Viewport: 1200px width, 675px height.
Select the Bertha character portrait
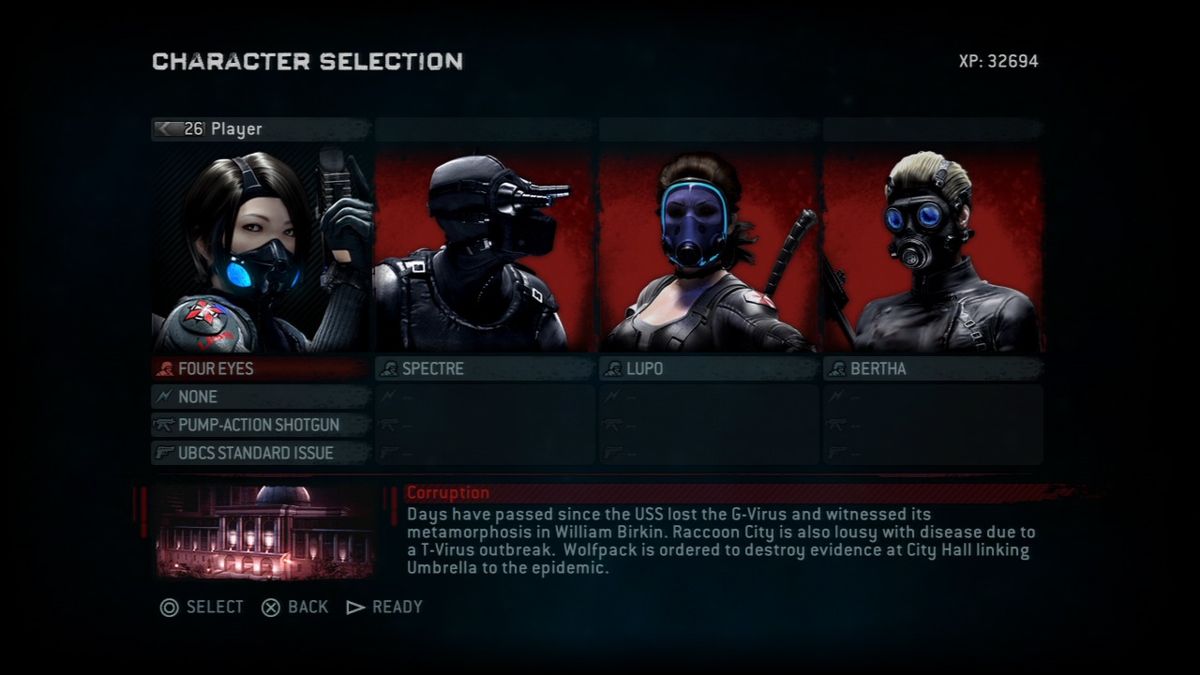(932, 250)
